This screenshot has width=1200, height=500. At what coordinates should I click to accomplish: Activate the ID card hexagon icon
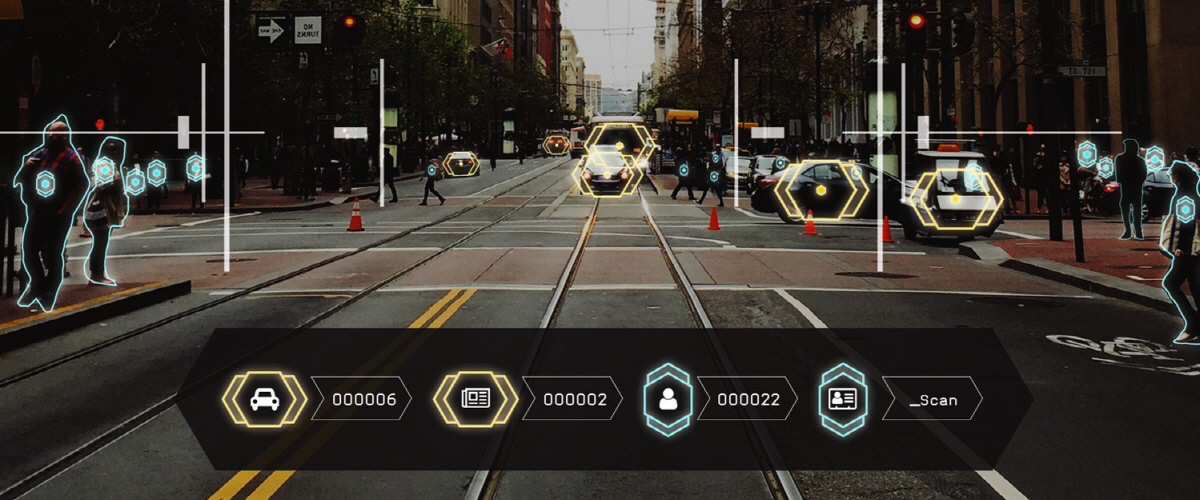pos(842,399)
